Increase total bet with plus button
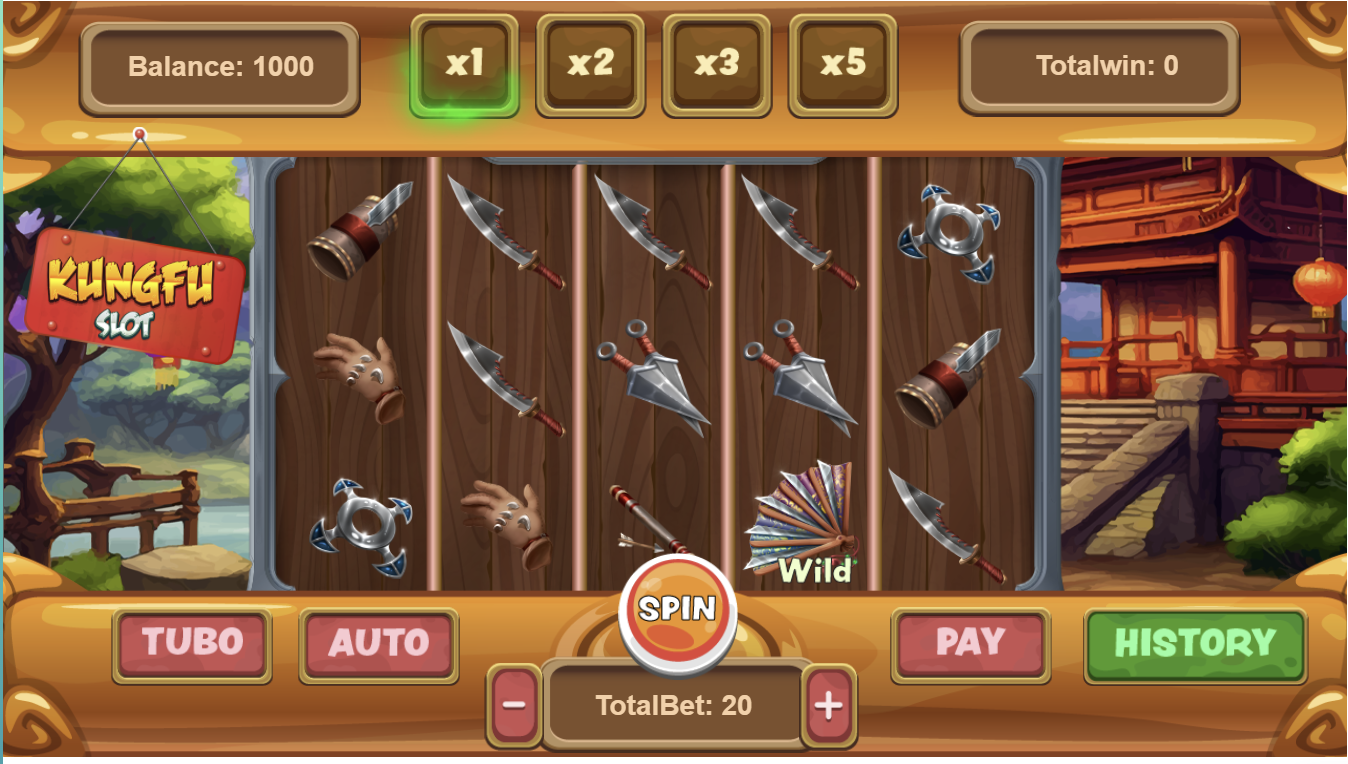Image resolution: width=1348 pixels, height=764 pixels. coord(829,705)
